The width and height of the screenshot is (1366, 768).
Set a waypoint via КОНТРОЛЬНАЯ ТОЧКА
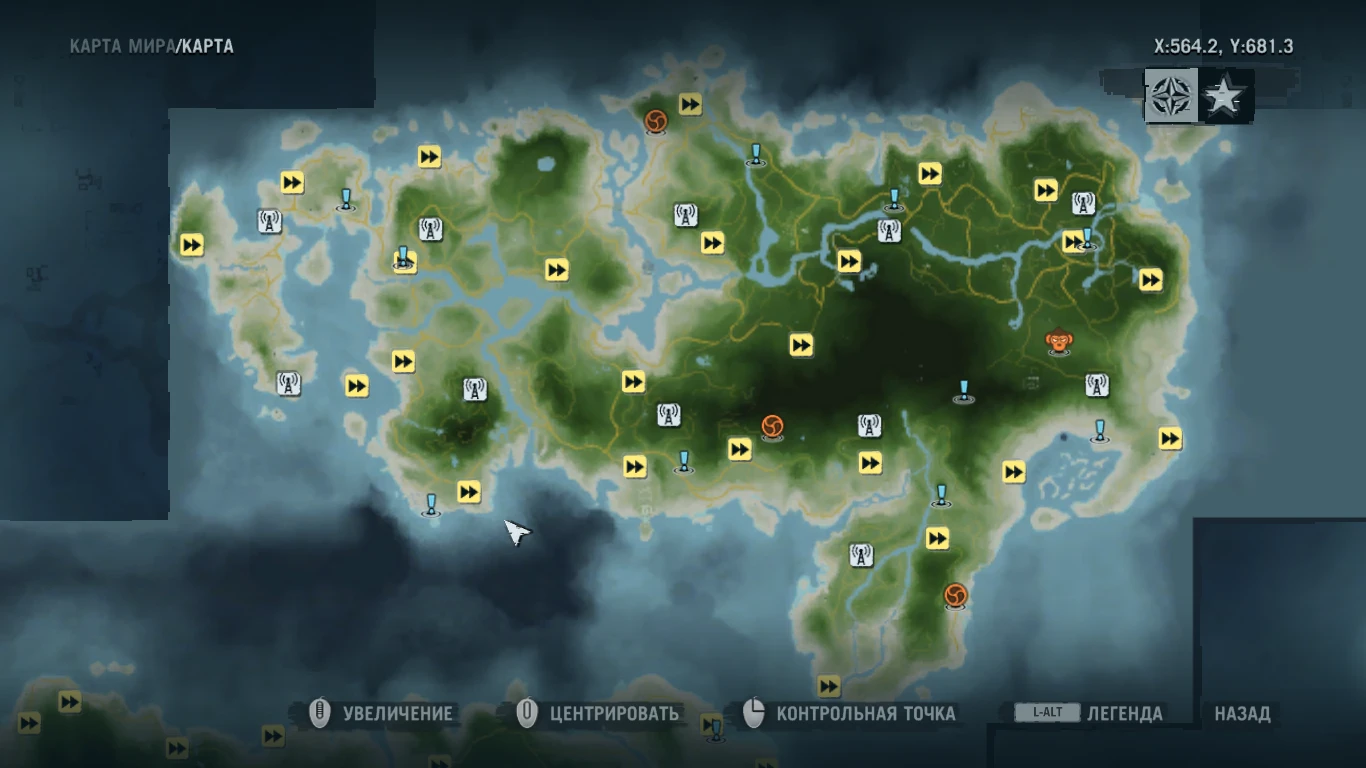pyautogui.click(x=866, y=713)
